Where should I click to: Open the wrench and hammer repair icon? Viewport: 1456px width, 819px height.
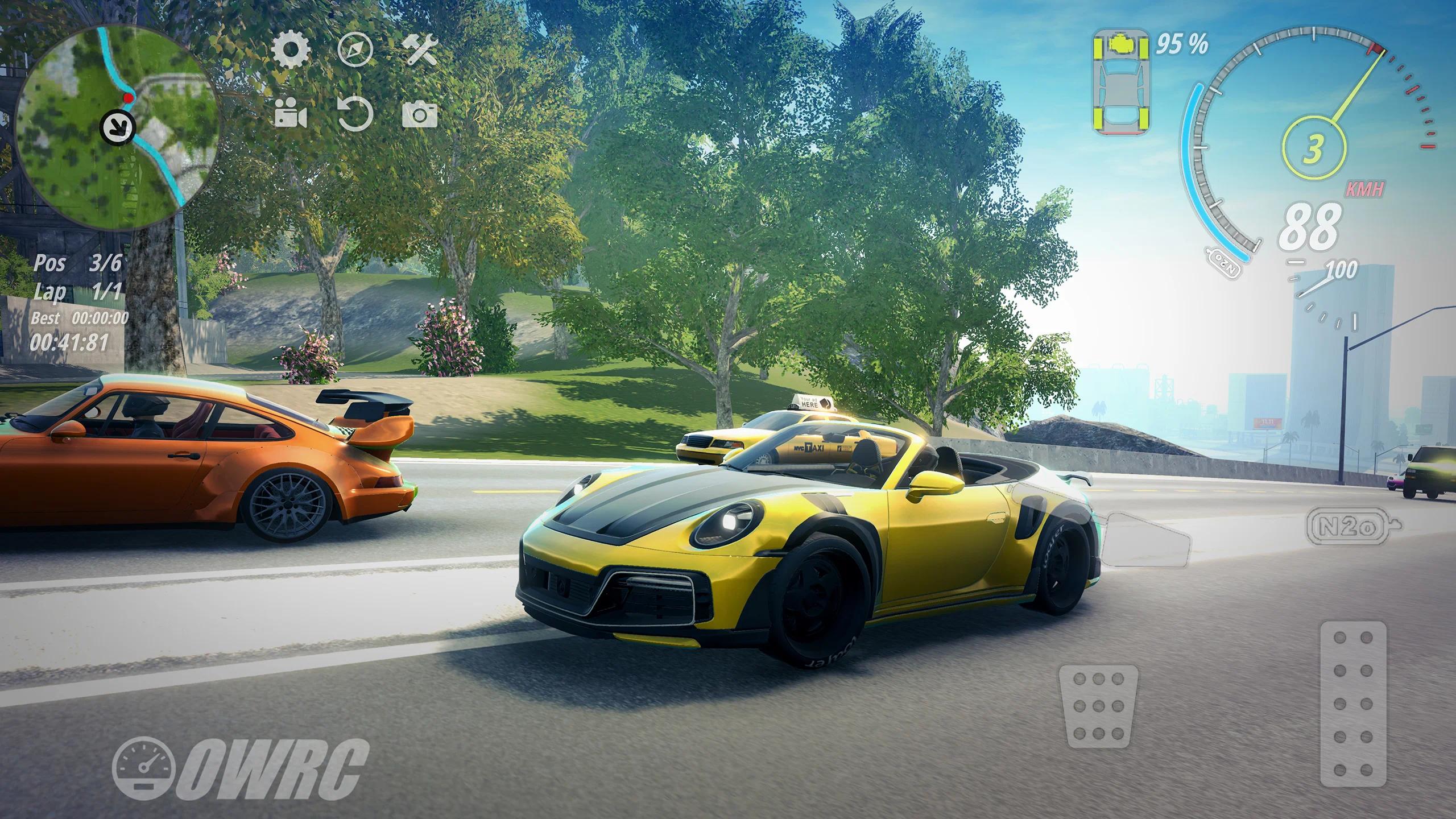coord(420,51)
